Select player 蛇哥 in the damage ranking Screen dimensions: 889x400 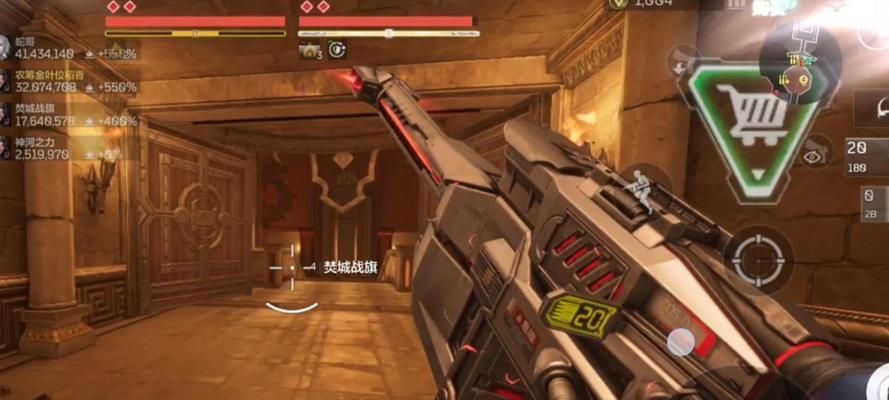[40, 47]
